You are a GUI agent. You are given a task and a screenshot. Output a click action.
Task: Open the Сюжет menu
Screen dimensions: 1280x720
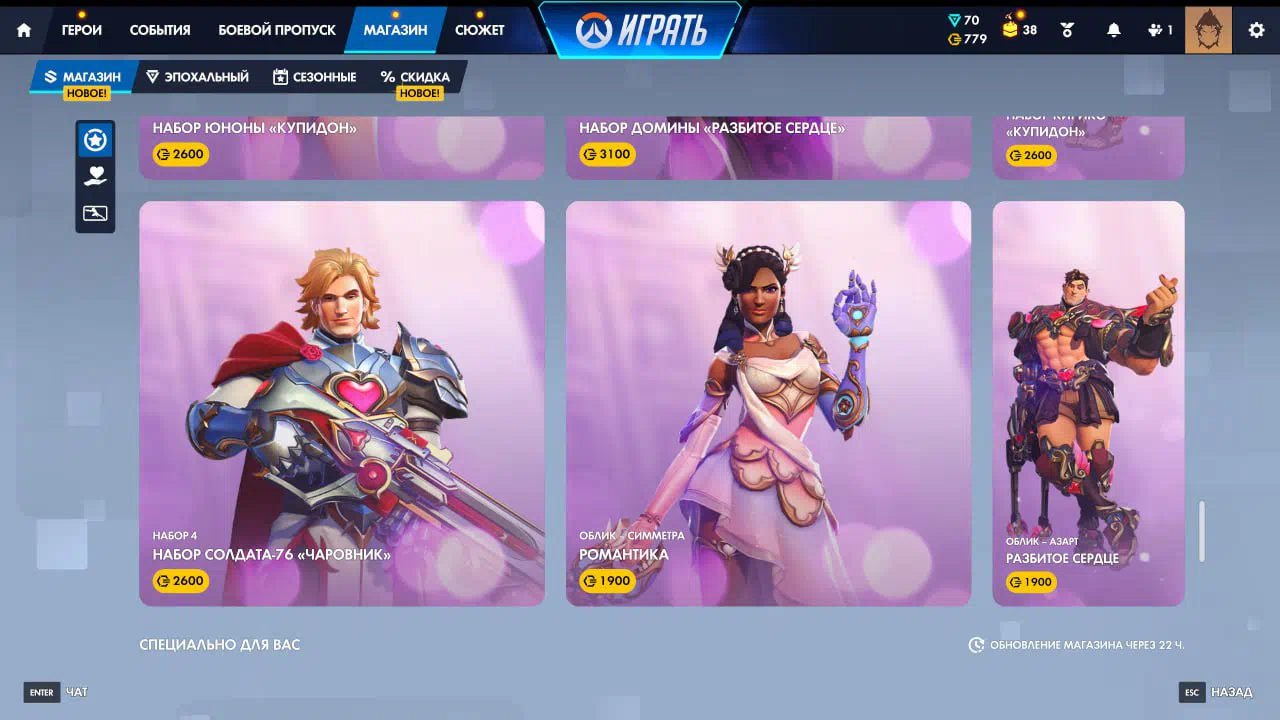click(x=480, y=30)
